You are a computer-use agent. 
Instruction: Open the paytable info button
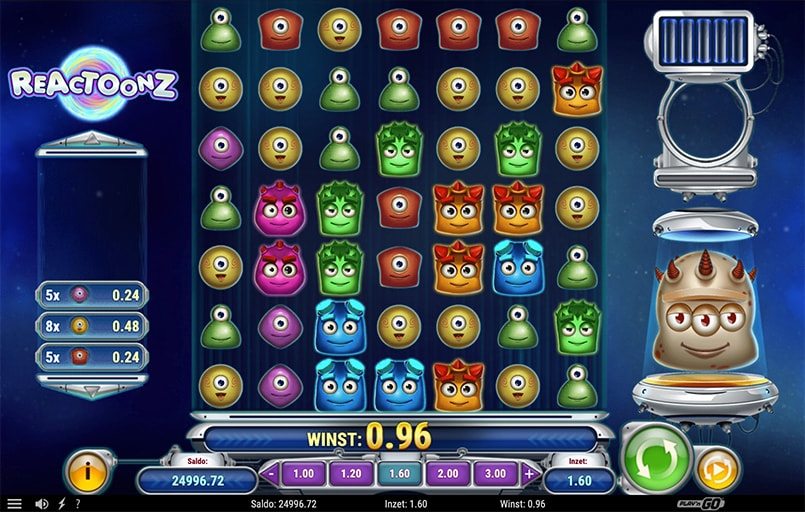tap(87, 470)
